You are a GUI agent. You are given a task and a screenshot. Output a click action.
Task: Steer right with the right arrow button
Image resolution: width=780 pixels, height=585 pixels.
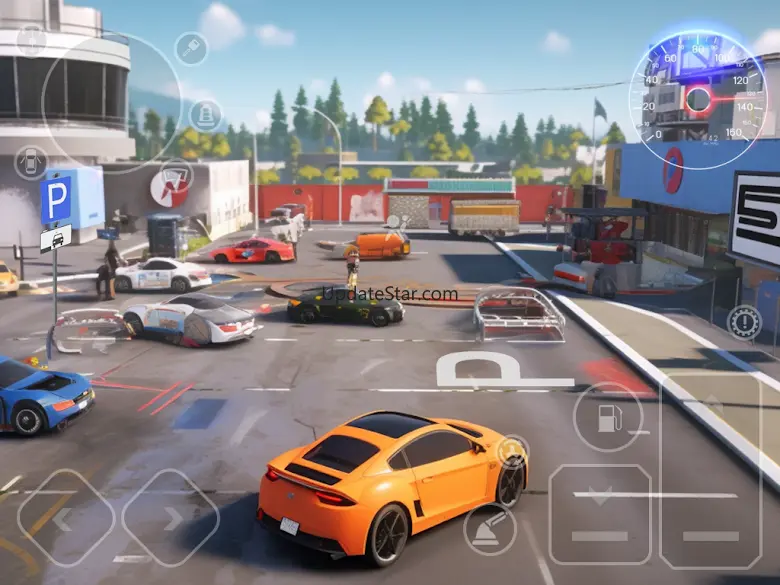[171, 517]
